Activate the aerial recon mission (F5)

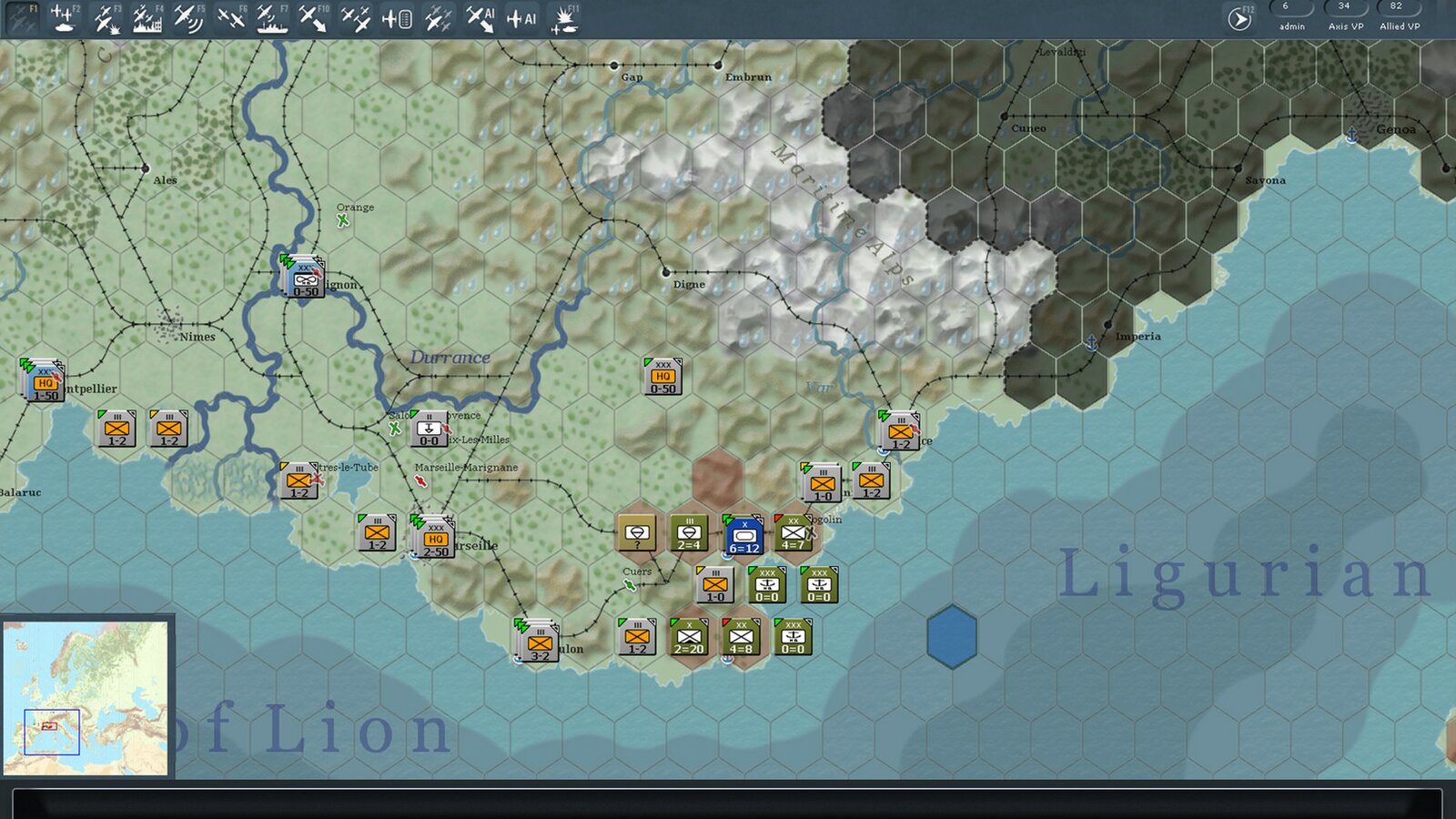tap(187, 16)
